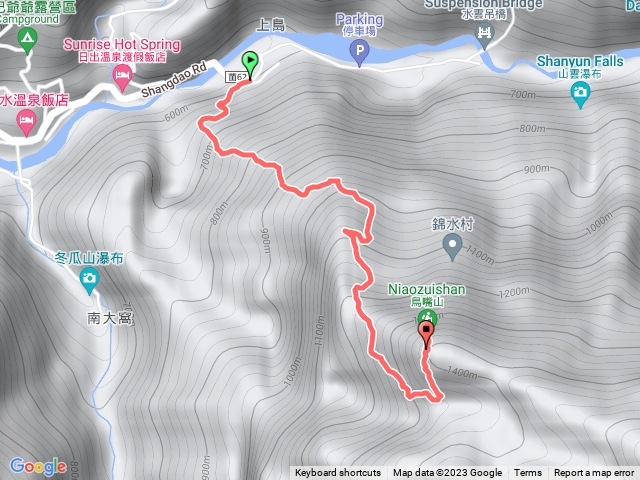Open Keyboard shortcuts
This screenshot has width=640, height=480.
click(337, 473)
